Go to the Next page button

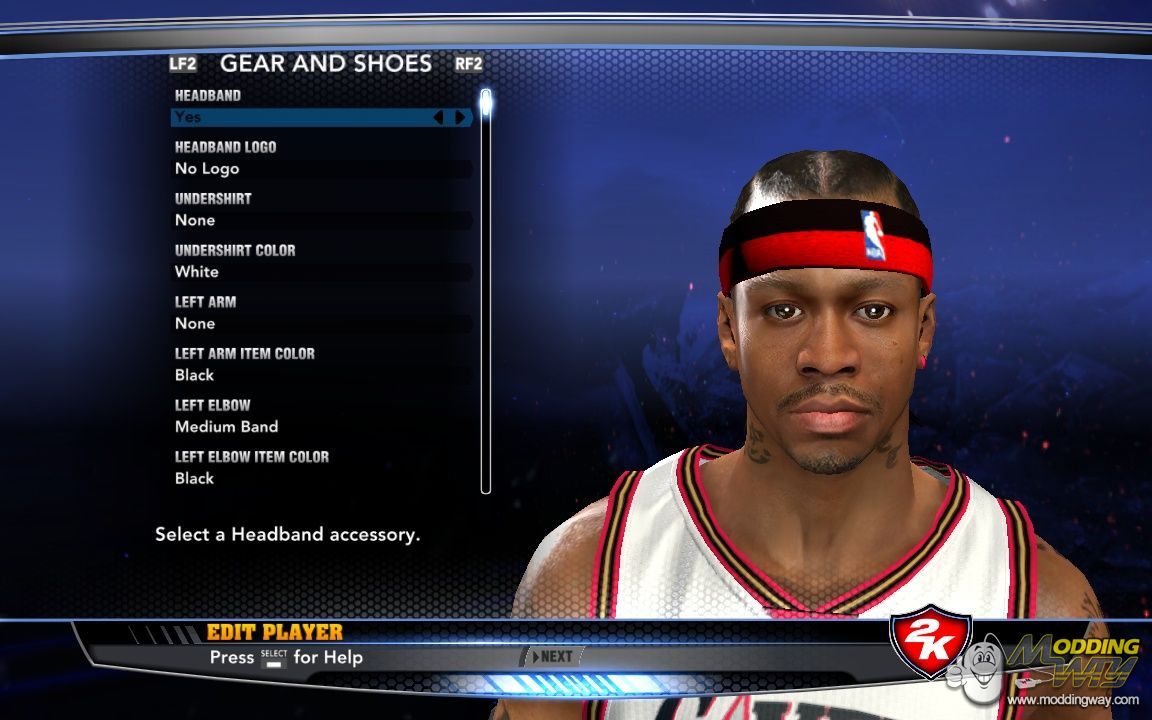point(553,657)
